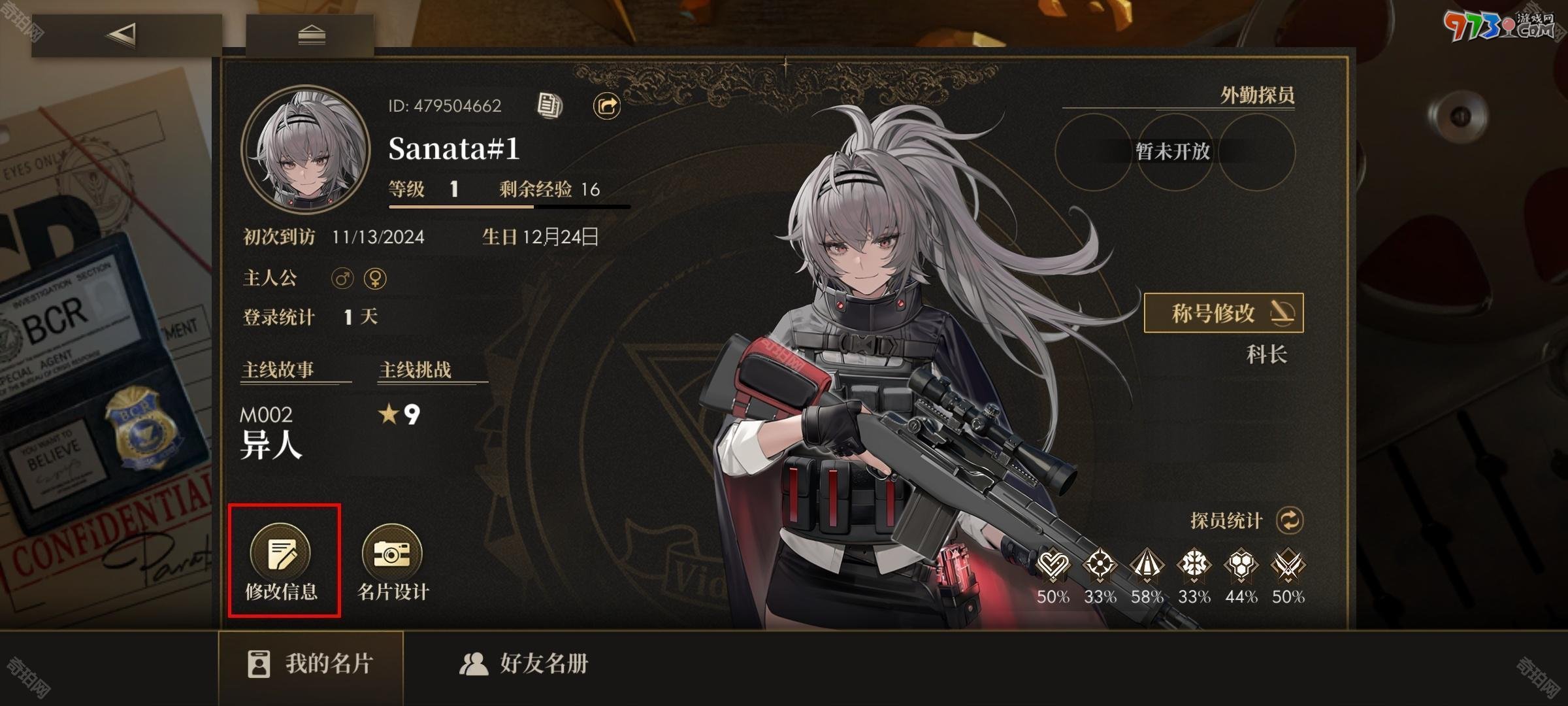Open 修改信息 to edit info
1568x706 pixels.
click(282, 561)
